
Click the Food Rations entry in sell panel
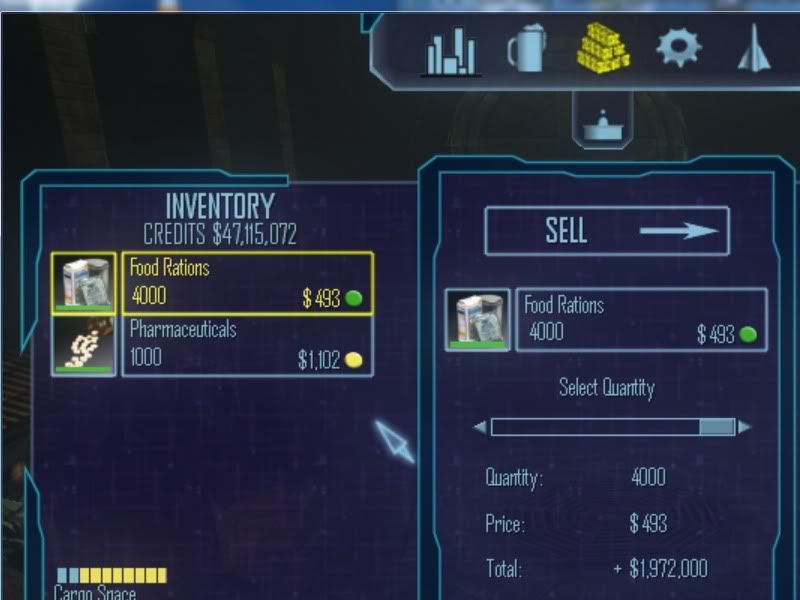point(641,320)
